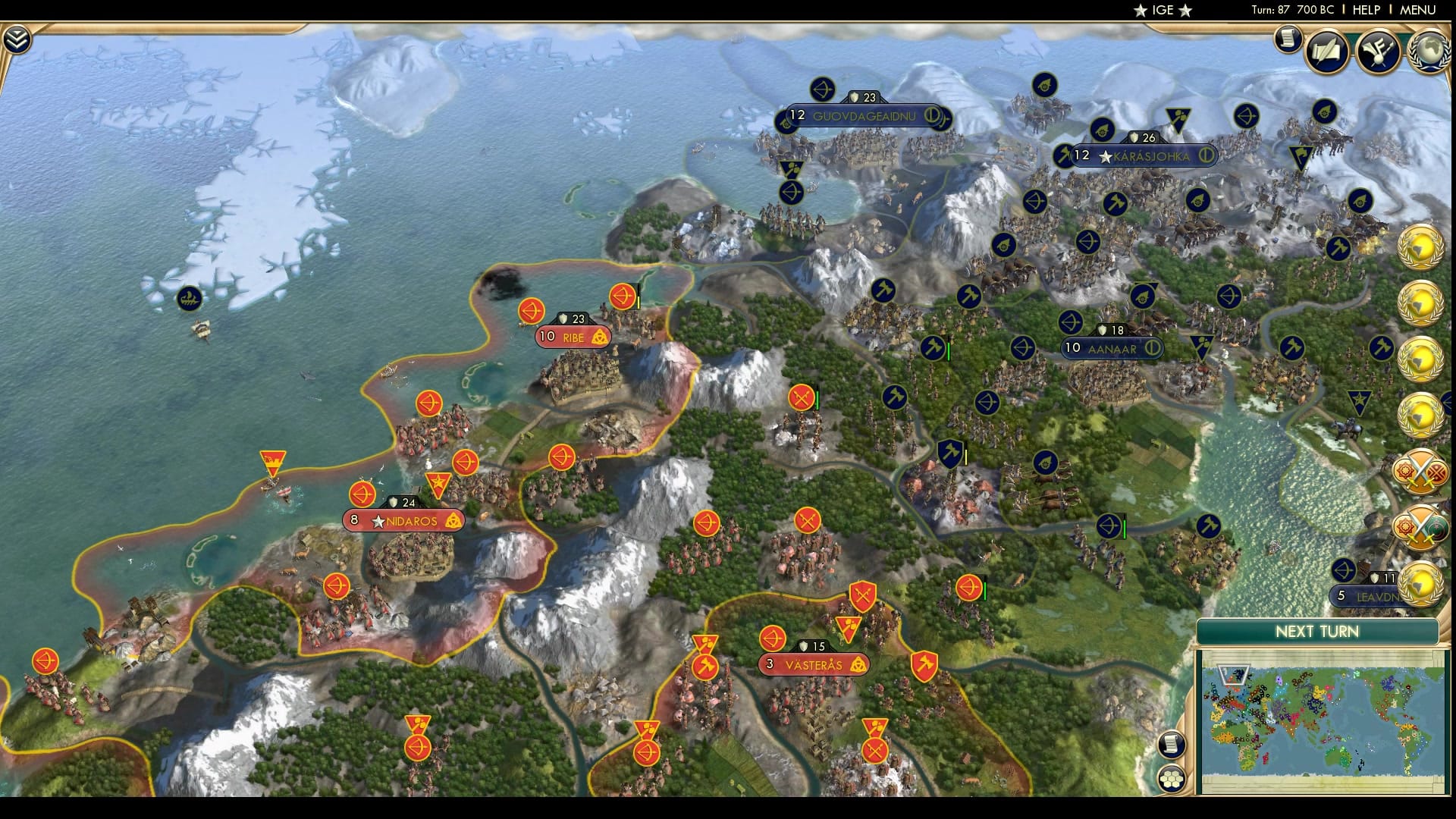
Task: Toggle strategic view with the hex icon
Action: coord(1172,778)
